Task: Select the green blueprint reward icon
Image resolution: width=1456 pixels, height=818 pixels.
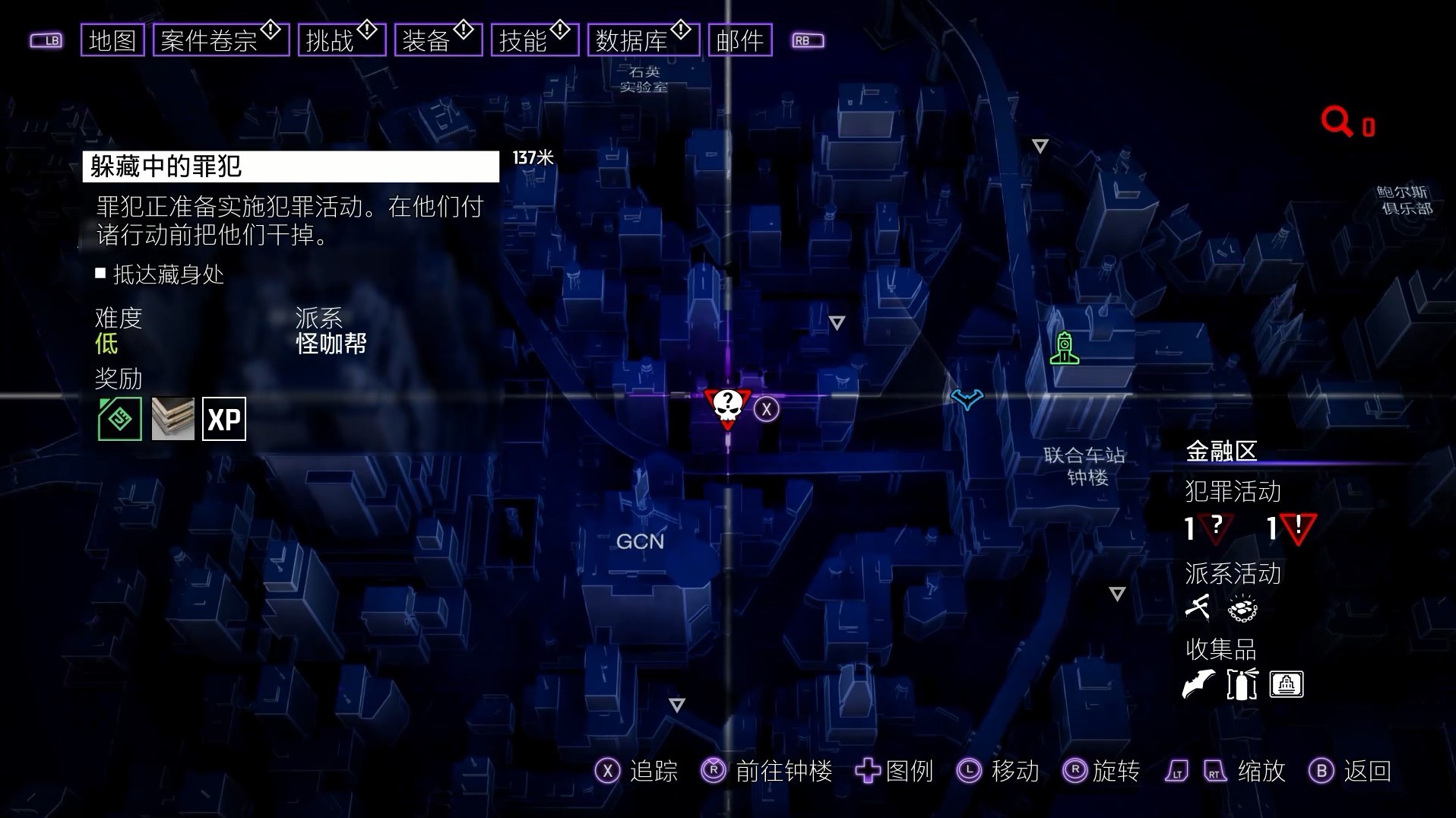Action: click(120, 419)
